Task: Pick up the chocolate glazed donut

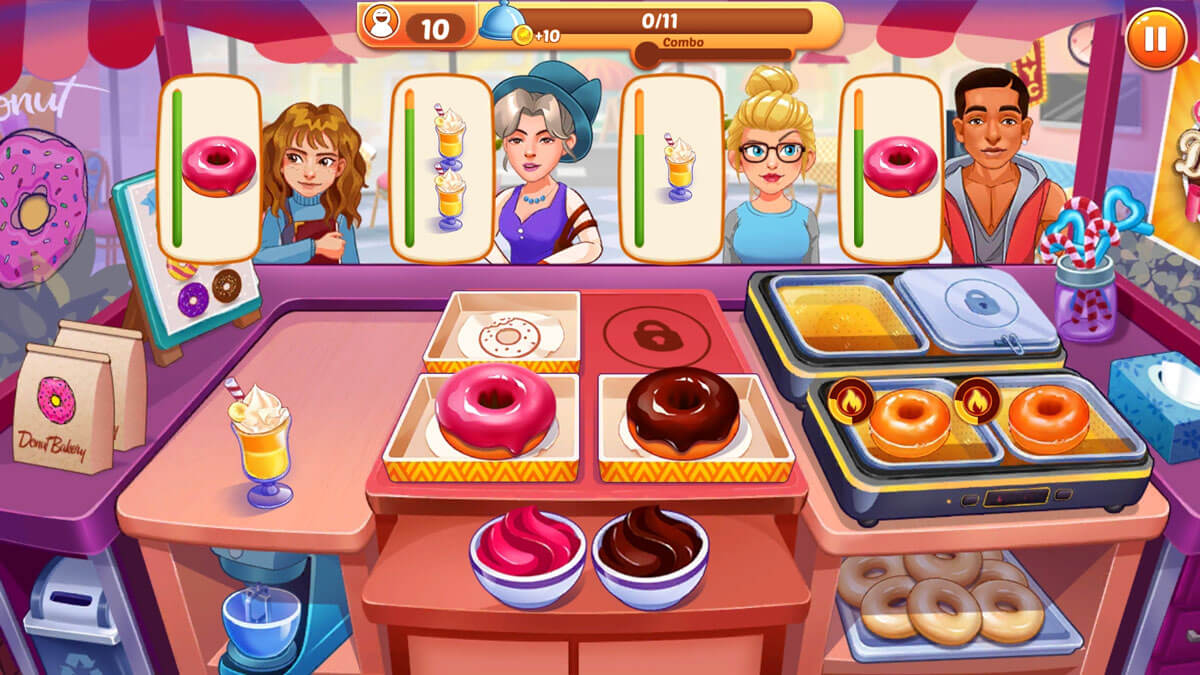Action: point(683,413)
